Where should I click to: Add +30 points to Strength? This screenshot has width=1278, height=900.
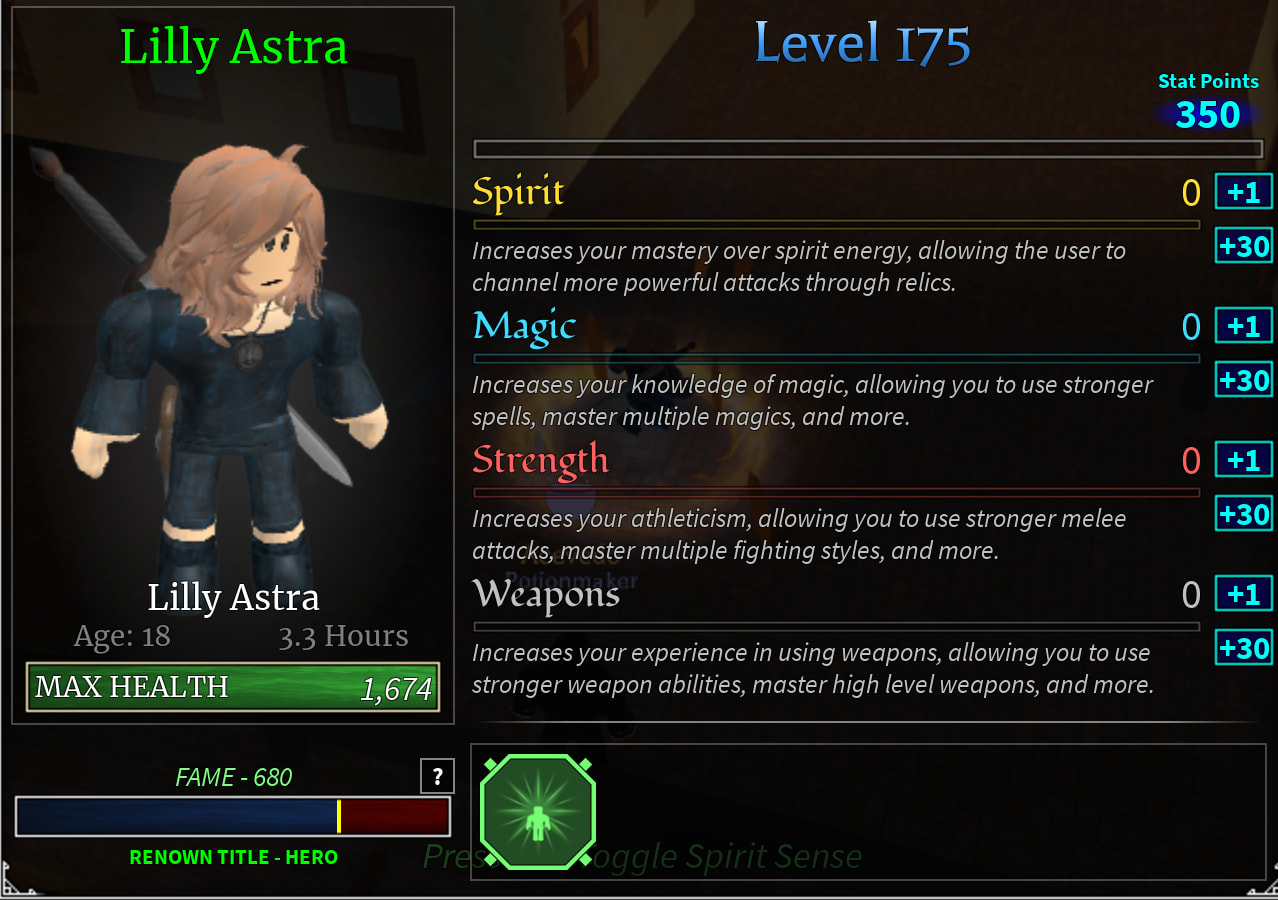click(x=1243, y=514)
